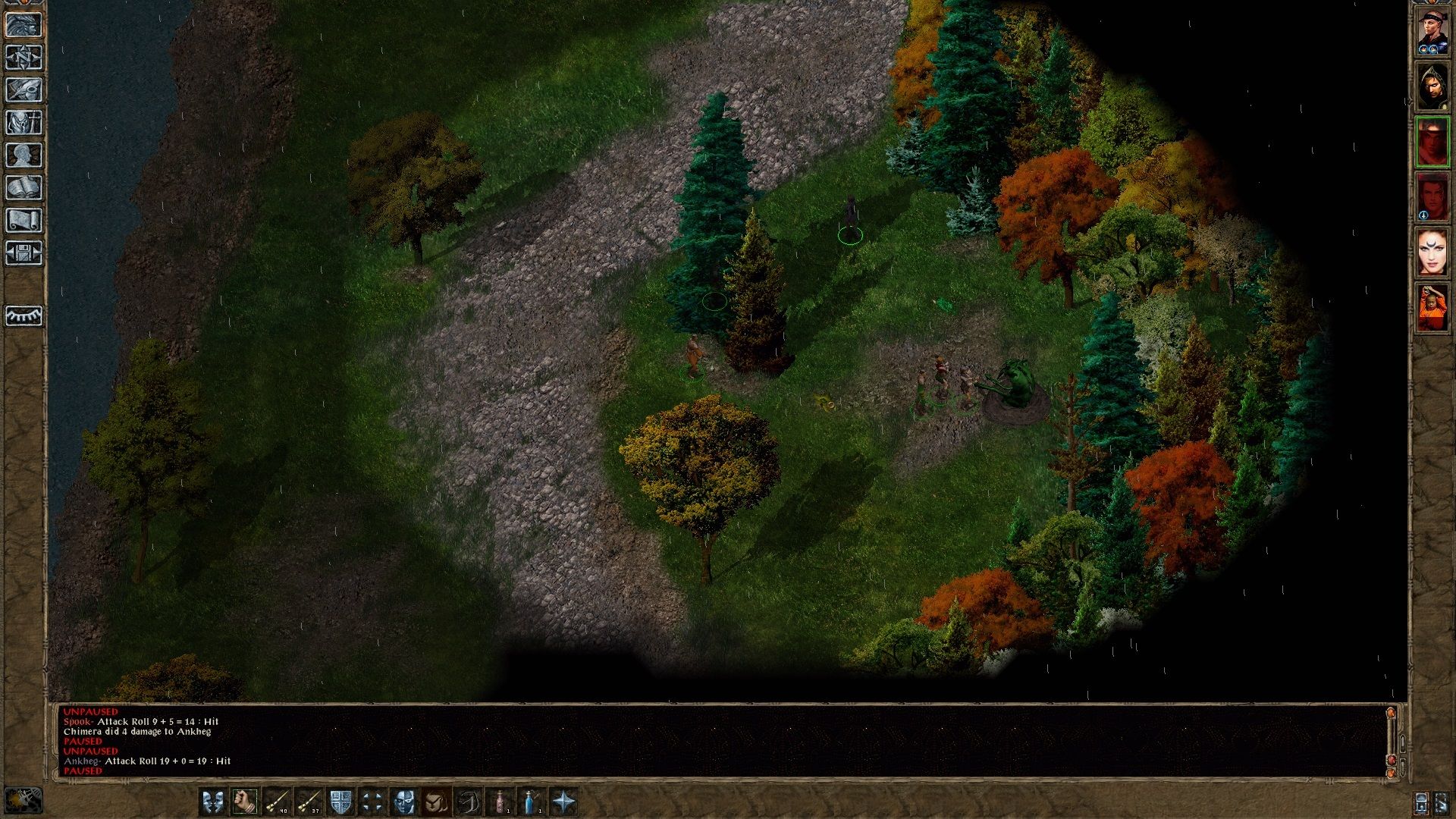This screenshot has width=1456, height=819.
Task: Open the area map with the compass button
Action: 24,58
